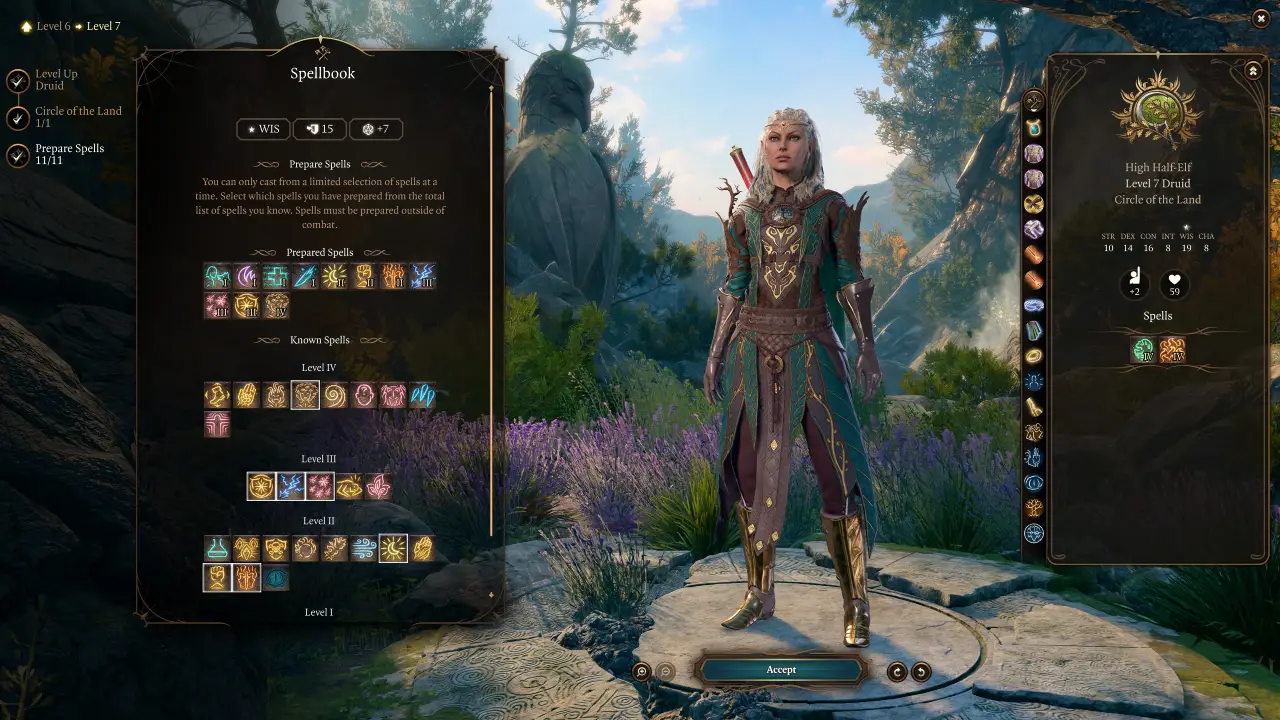The image size is (1280, 720).
Task: Select the cyan flask spell in Level II
Action: [217, 548]
